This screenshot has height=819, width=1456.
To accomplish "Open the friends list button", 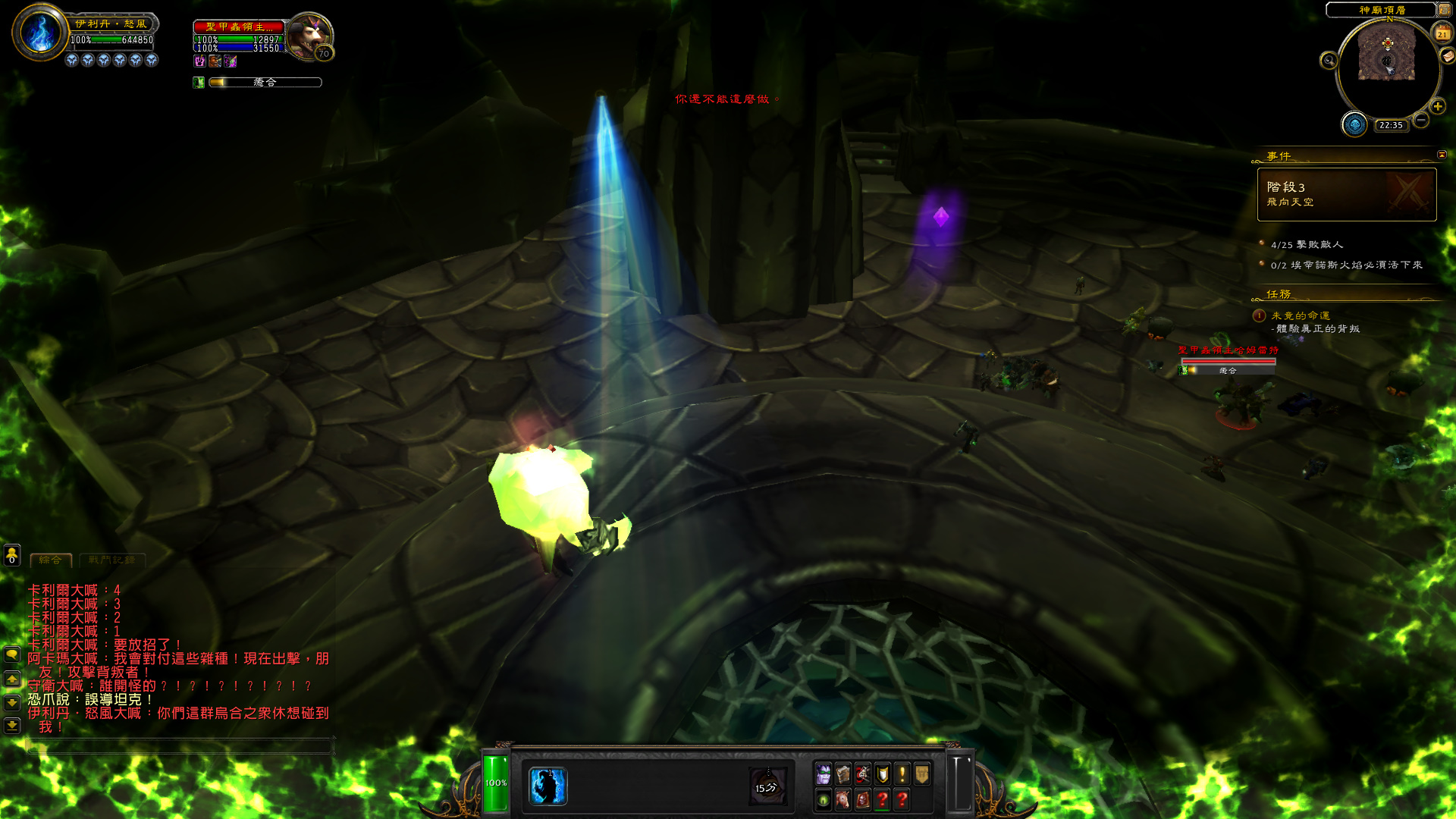I will point(12,555).
